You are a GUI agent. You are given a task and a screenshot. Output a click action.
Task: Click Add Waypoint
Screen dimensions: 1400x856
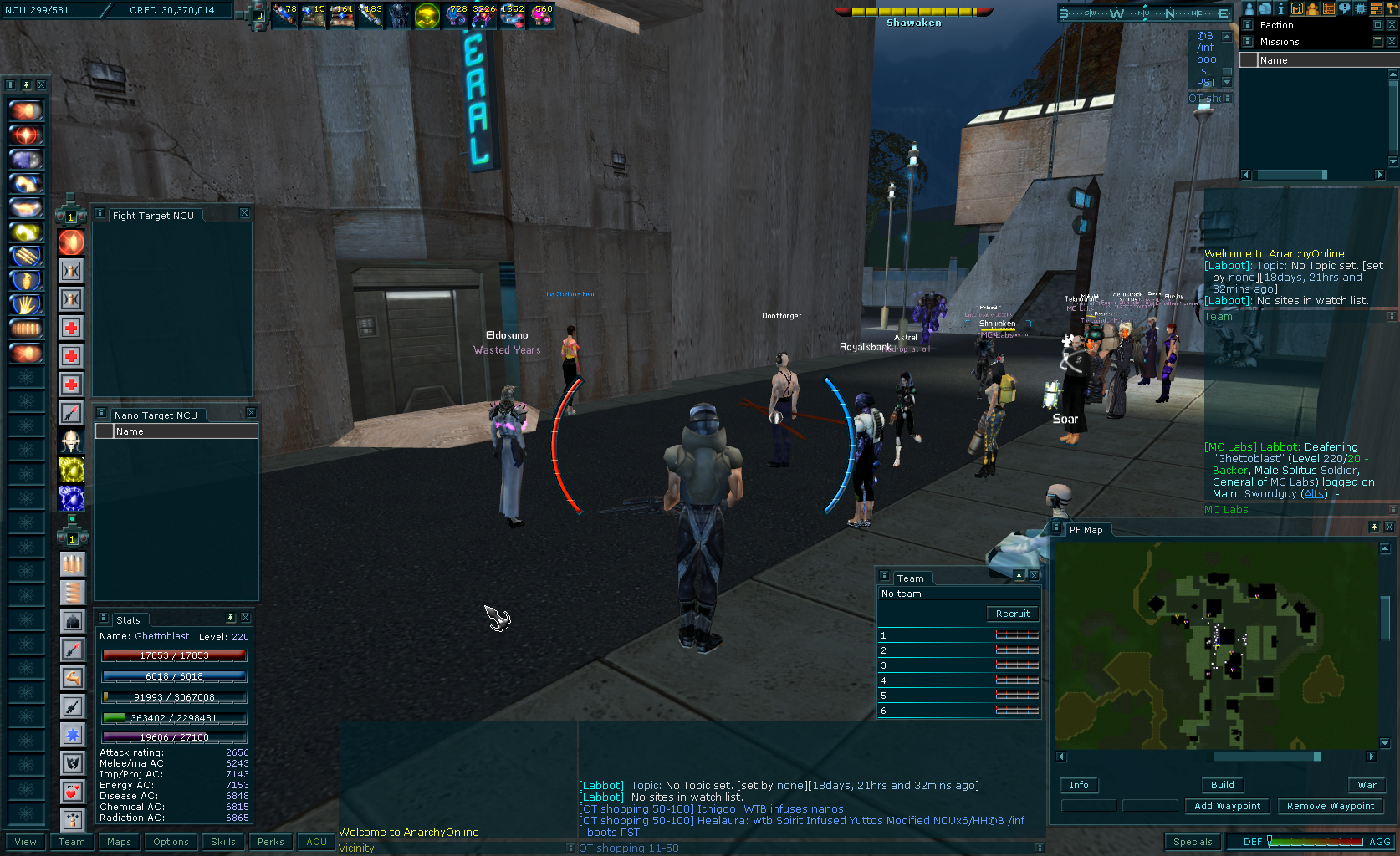click(1227, 806)
